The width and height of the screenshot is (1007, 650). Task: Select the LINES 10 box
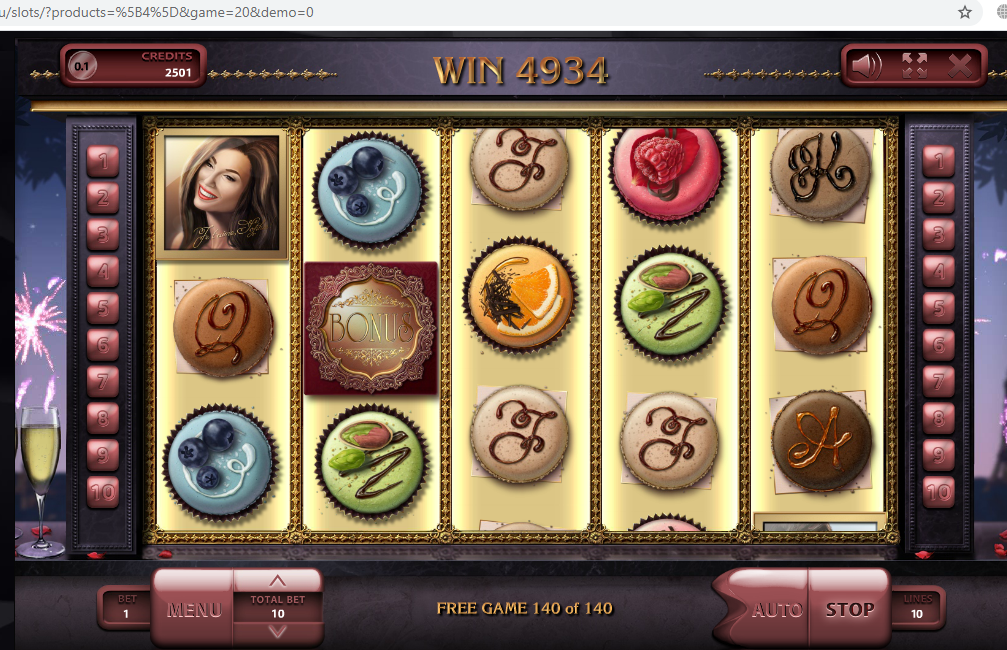point(915,608)
